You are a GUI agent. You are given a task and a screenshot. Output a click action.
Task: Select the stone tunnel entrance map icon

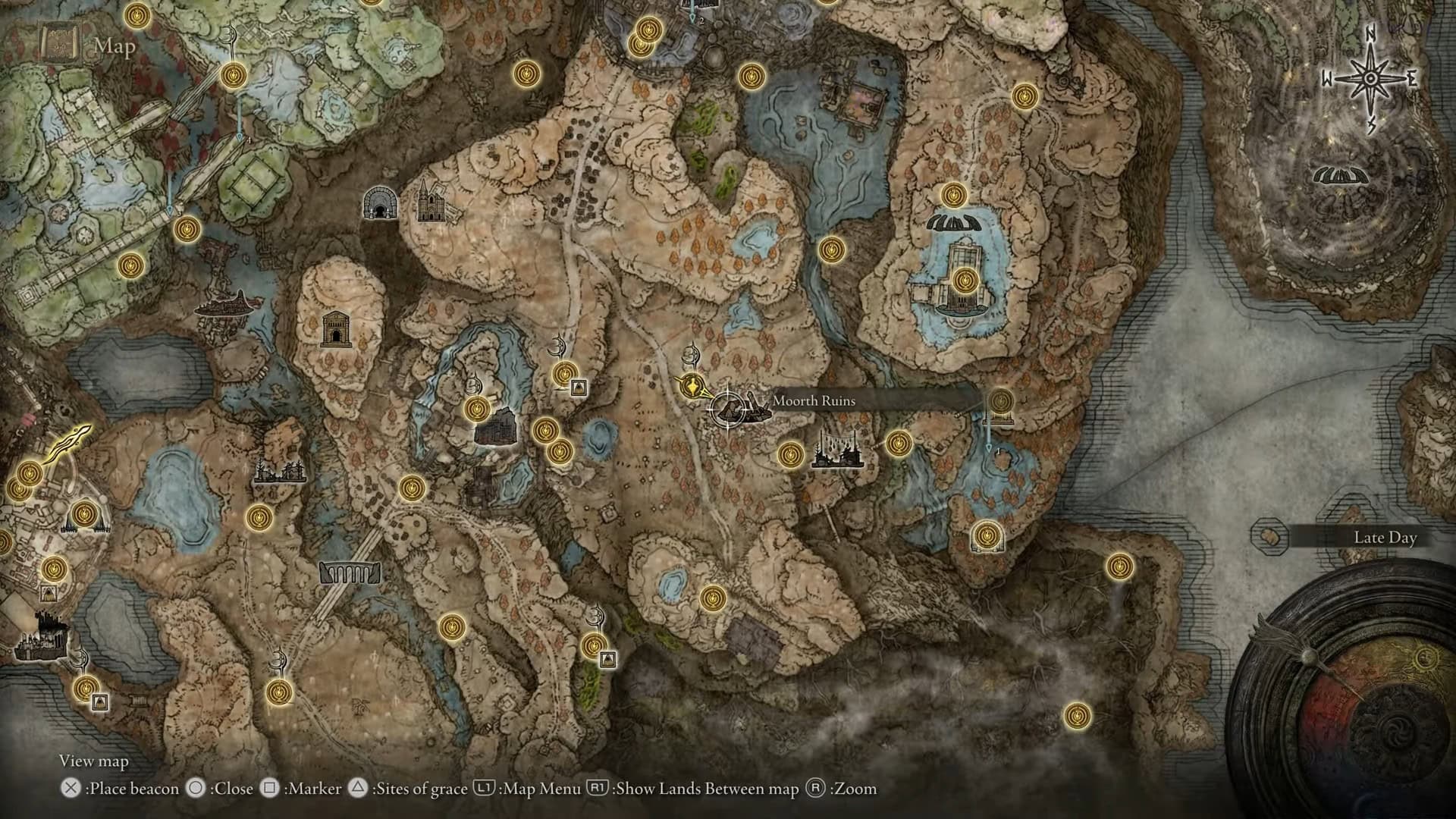click(x=379, y=203)
